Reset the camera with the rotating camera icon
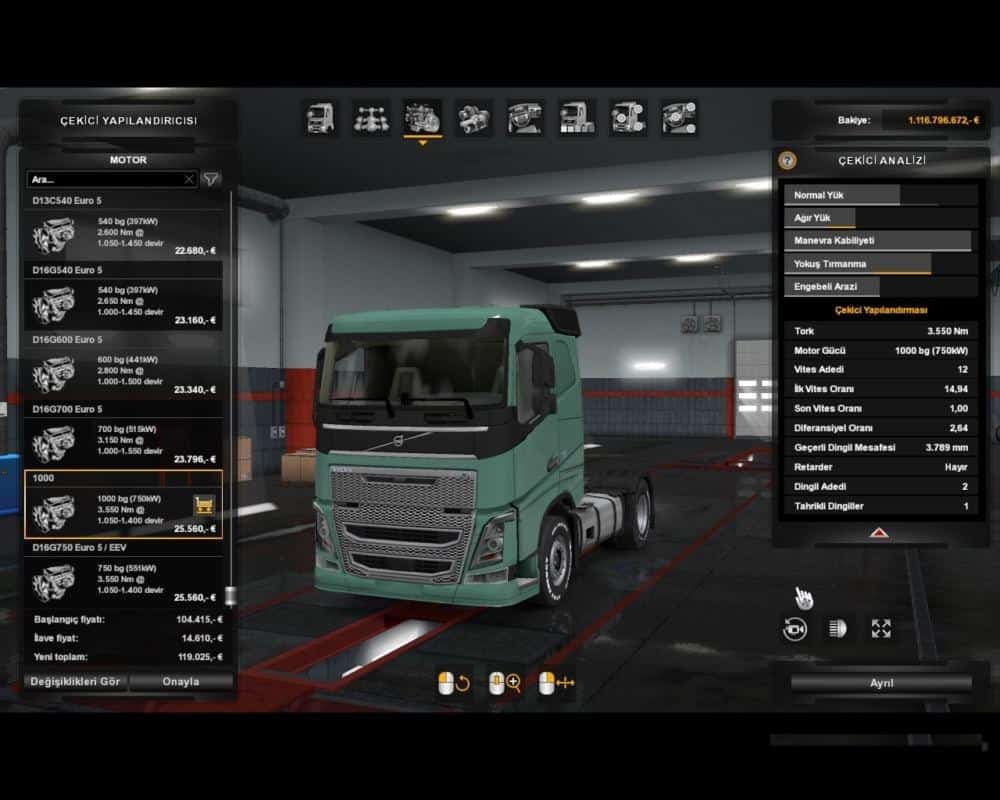Screen dimensions: 1000x800 (x=794, y=628)
